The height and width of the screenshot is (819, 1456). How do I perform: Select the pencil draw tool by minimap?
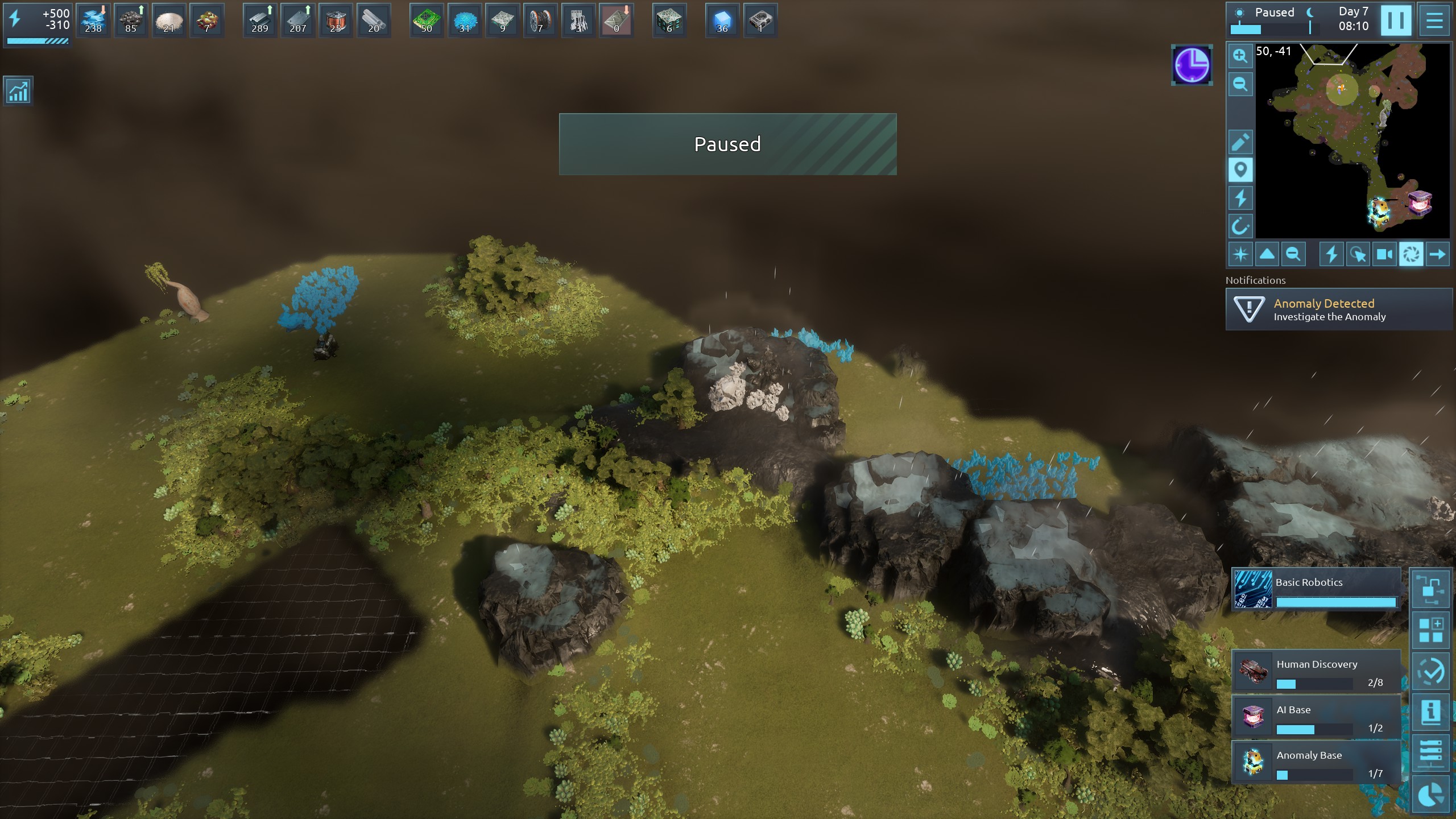click(x=1240, y=142)
